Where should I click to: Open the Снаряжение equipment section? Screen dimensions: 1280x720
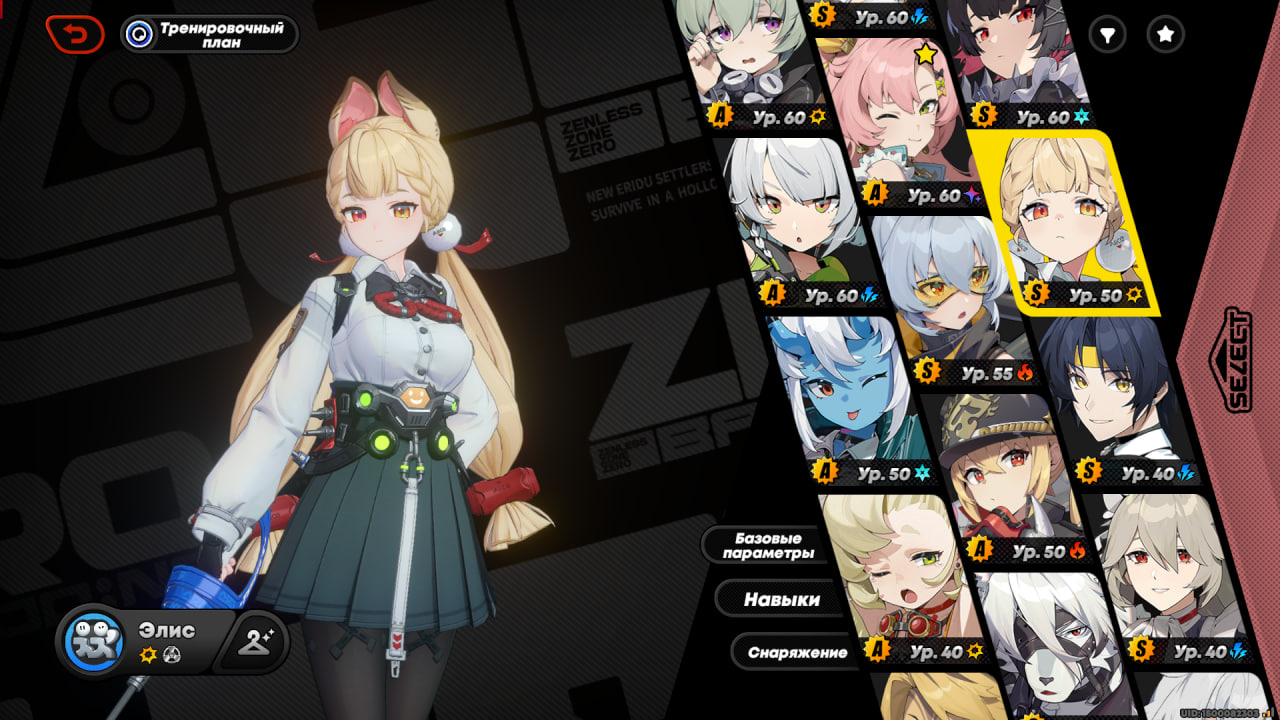[797, 653]
